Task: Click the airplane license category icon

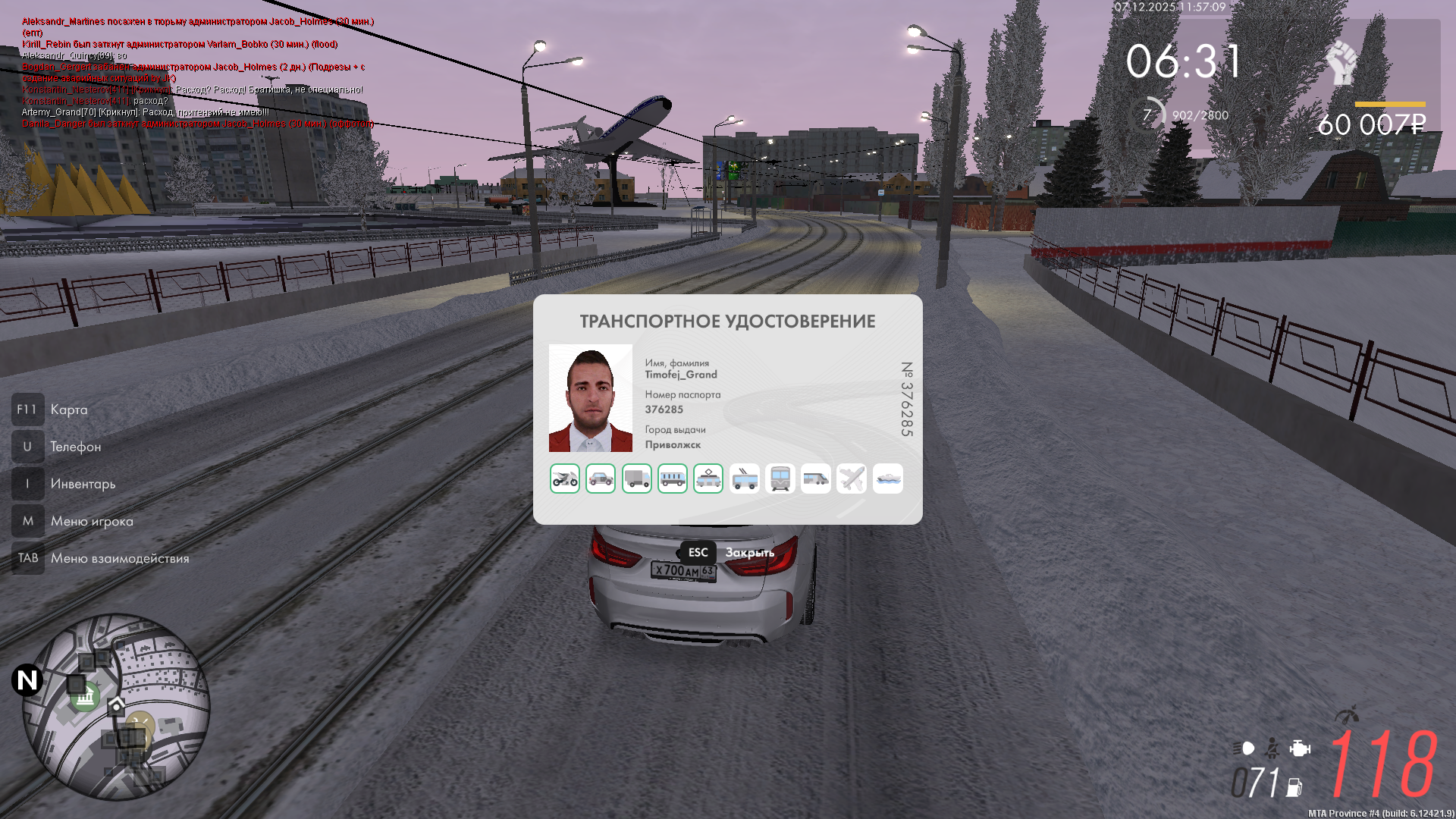Action: (x=851, y=478)
